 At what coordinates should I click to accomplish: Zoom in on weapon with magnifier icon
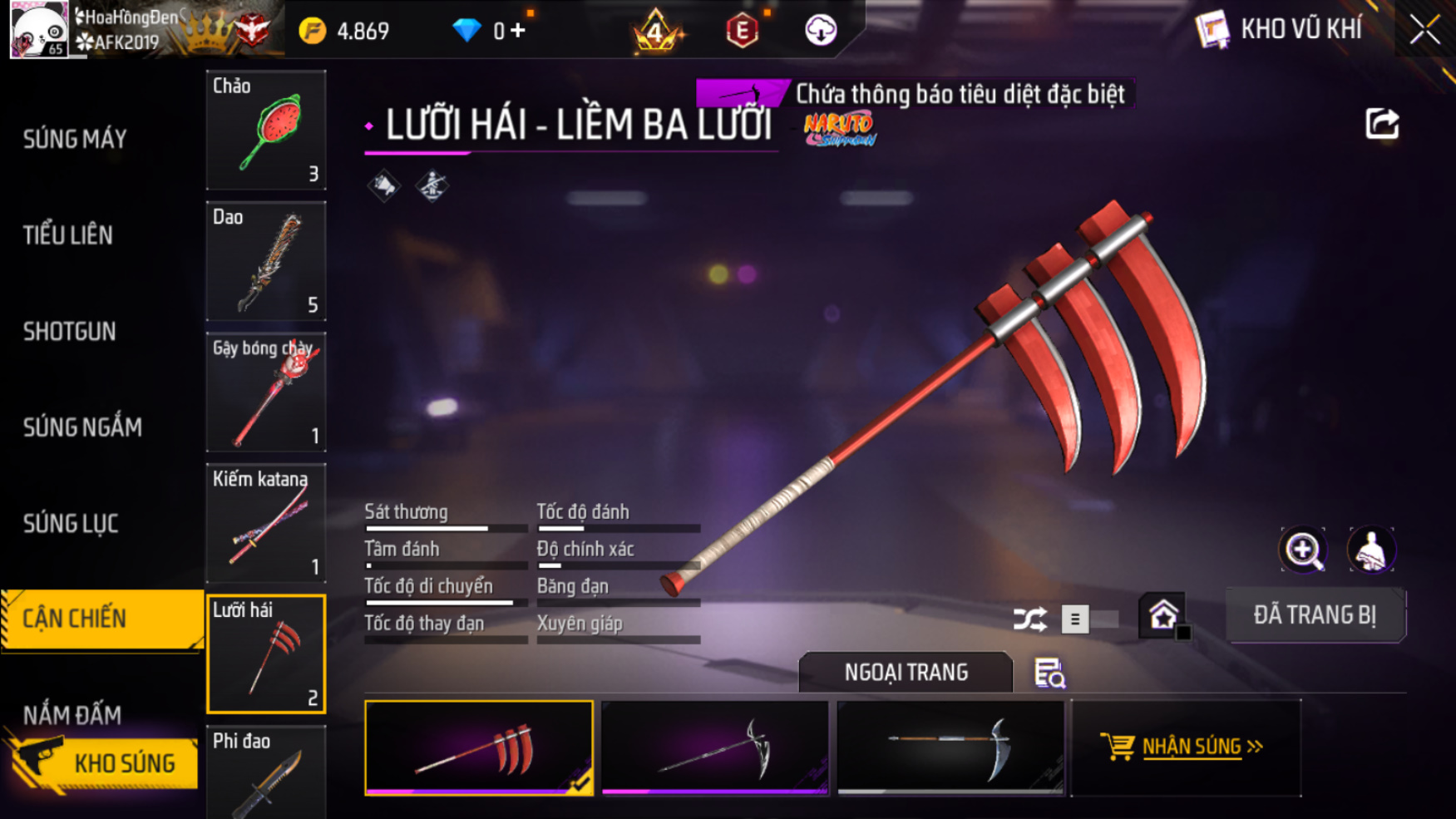click(x=1303, y=550)
